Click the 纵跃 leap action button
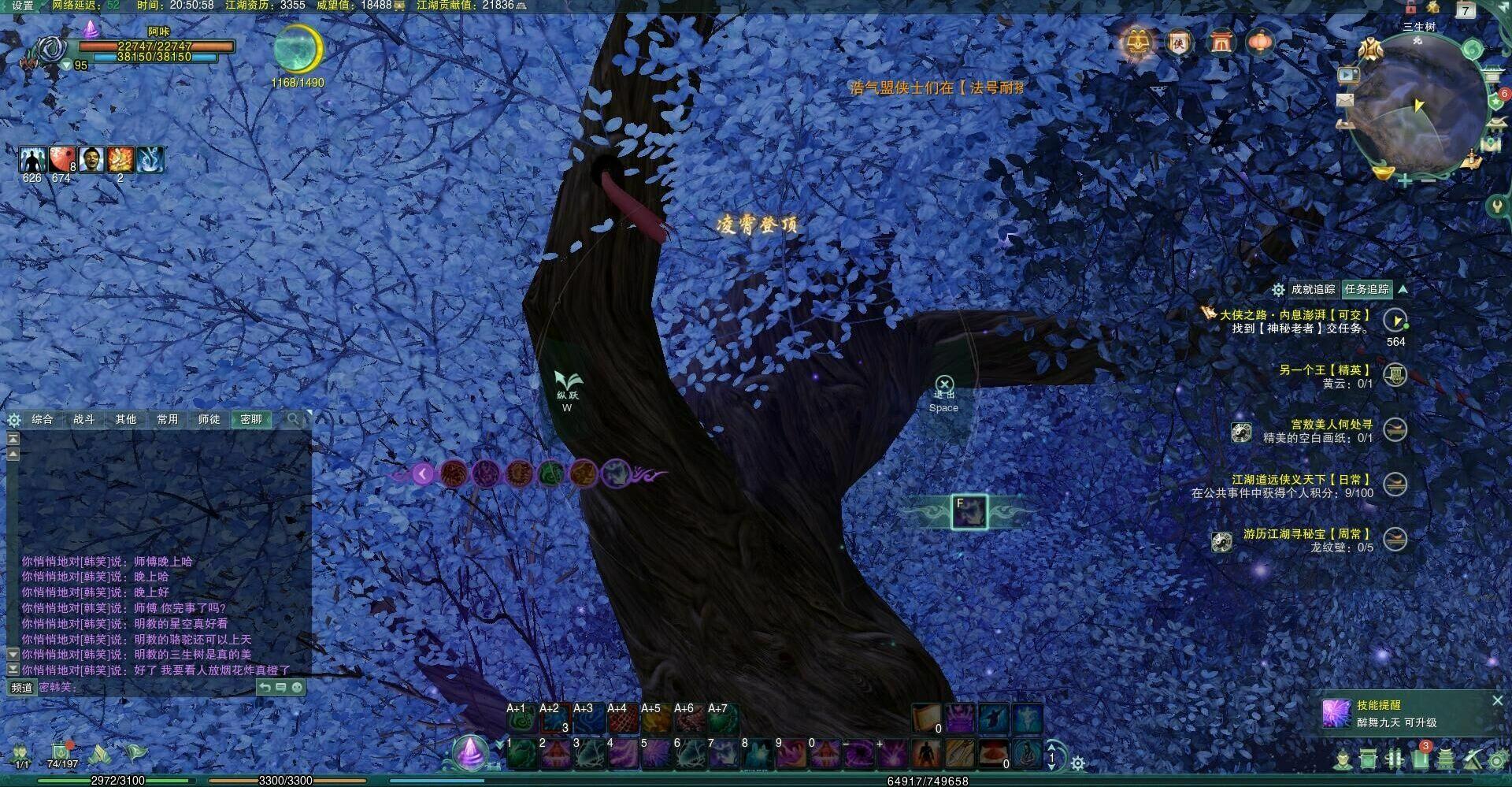Image resolution: width=1512 pixels, height=787 pixels. point(567,384)
